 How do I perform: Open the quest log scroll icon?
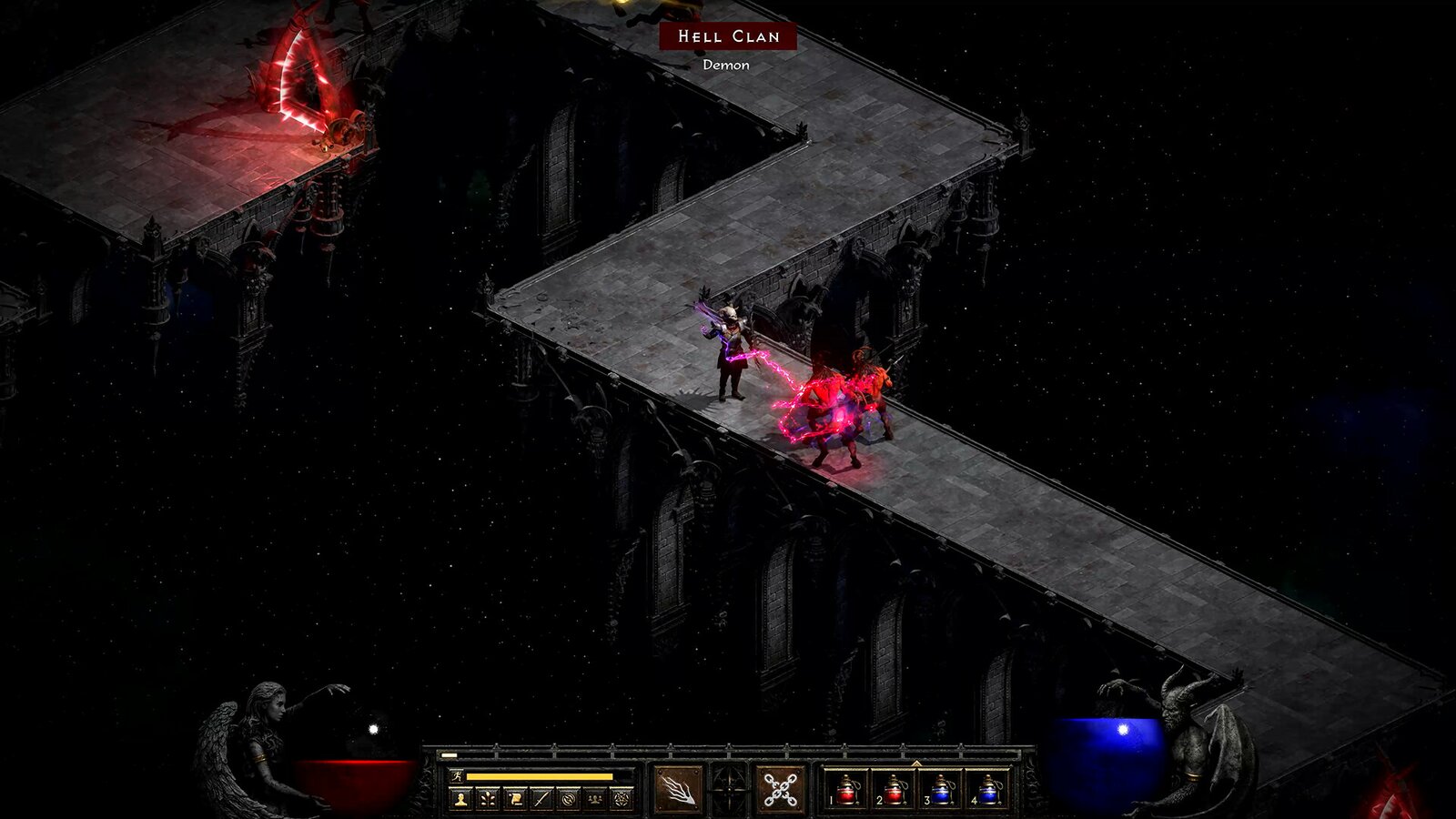515,798
